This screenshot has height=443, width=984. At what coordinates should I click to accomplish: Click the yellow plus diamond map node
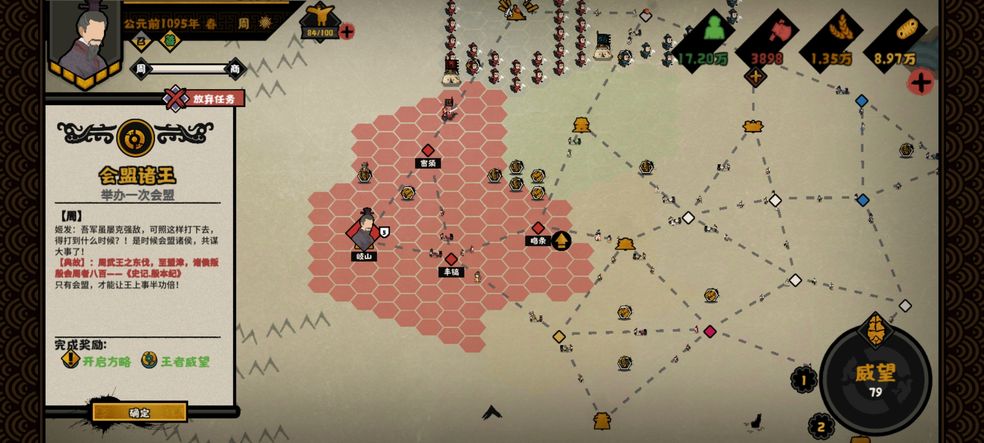tap(755, 77)
